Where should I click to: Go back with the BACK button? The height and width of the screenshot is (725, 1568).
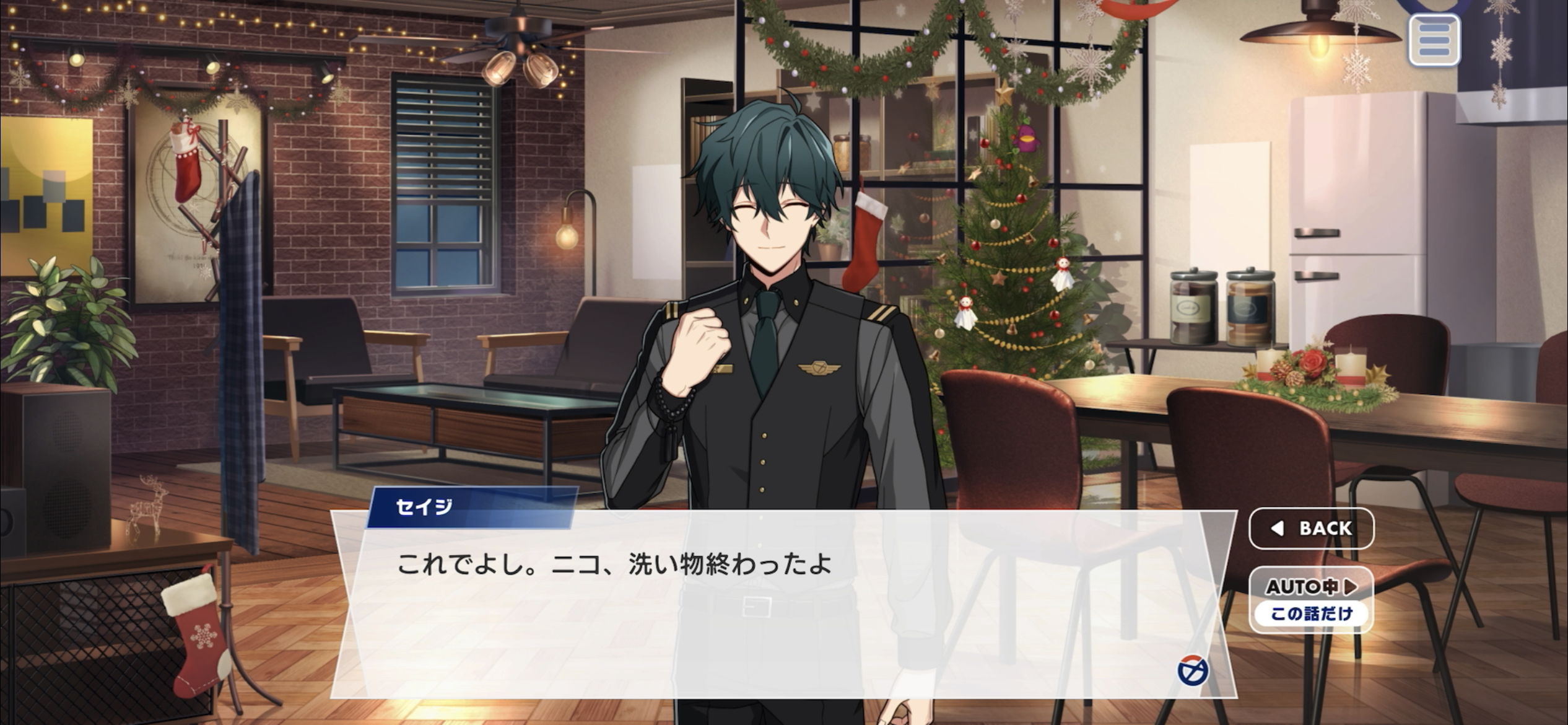point(1311,528)
